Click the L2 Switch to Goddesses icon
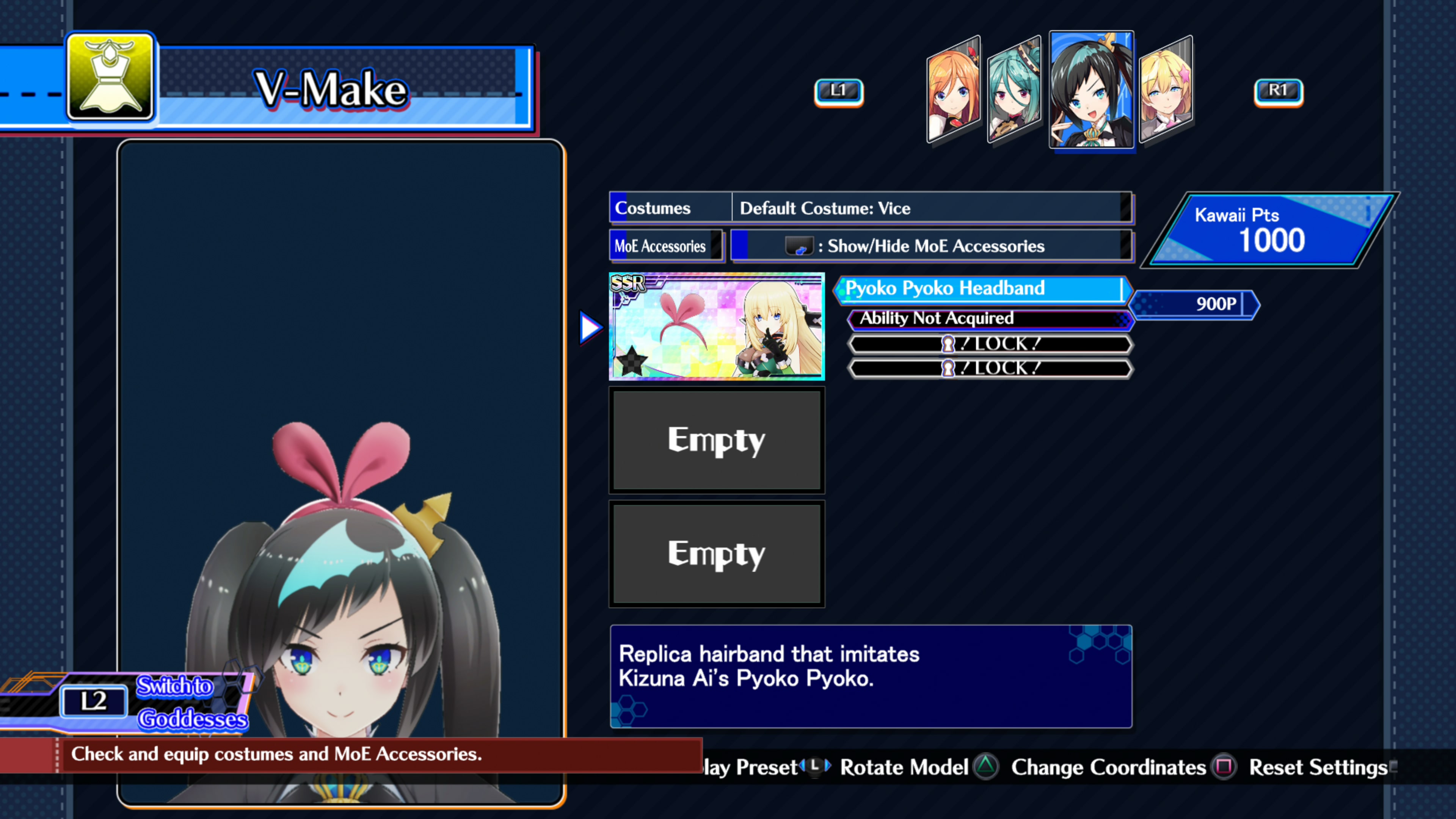The height and width of the screenshot is (819, 1456). tap(94, 701)
